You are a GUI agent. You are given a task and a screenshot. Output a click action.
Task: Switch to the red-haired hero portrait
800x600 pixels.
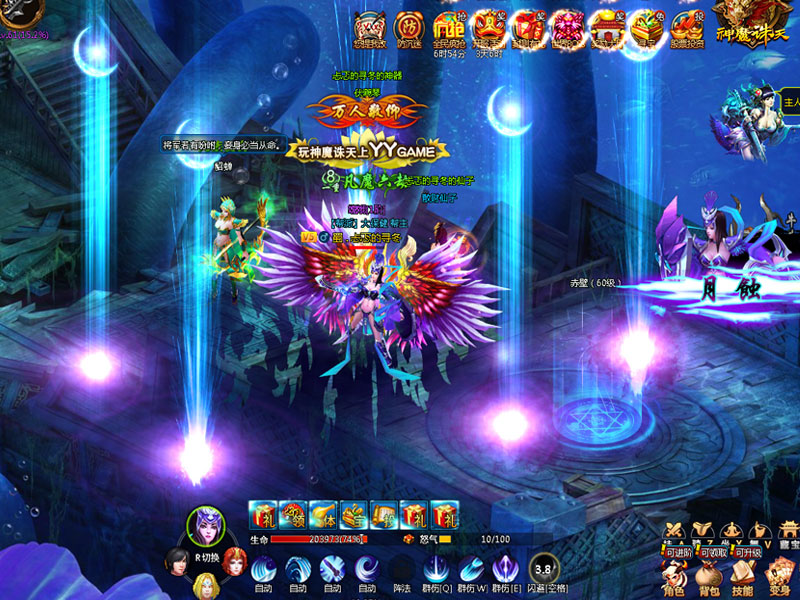(236, 560)
